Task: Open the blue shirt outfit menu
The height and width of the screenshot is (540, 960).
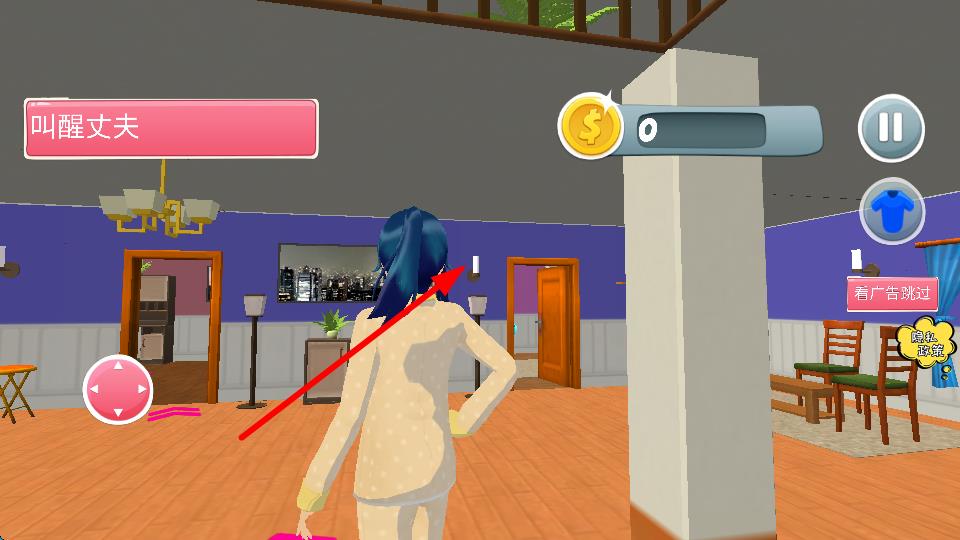Action: coord(891,211)
